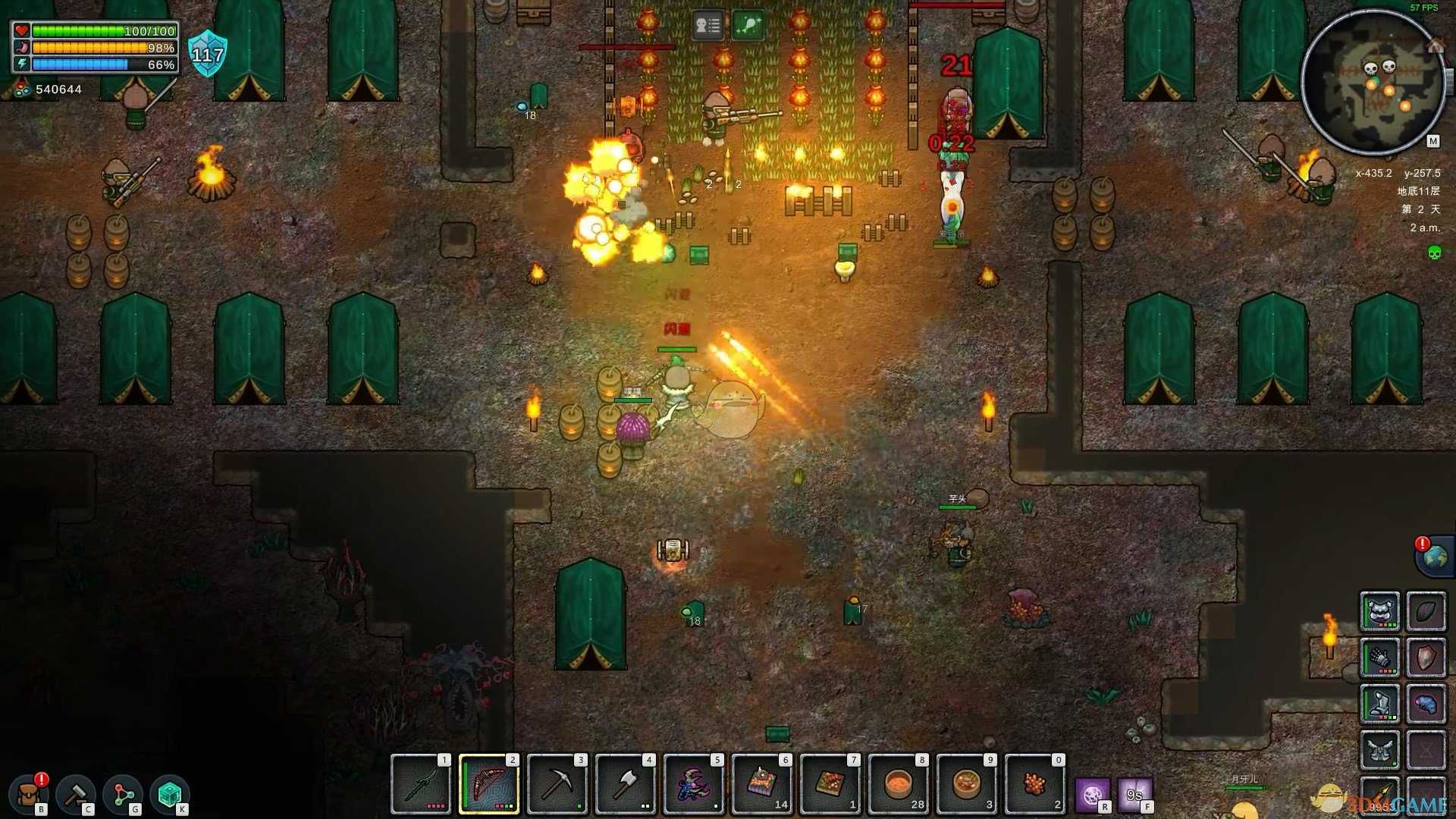Activate the purple R skill
This screenshot has width=1456, height=819.
coord(1093,795)
